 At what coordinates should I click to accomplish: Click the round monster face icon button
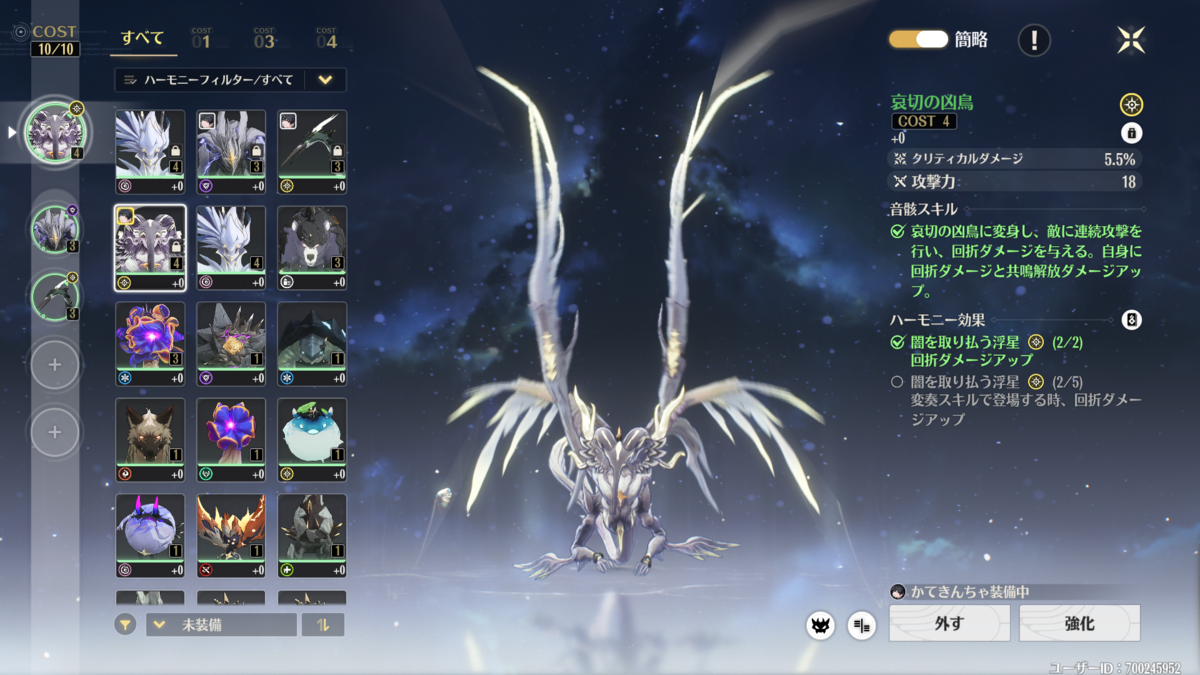point(820,625)
